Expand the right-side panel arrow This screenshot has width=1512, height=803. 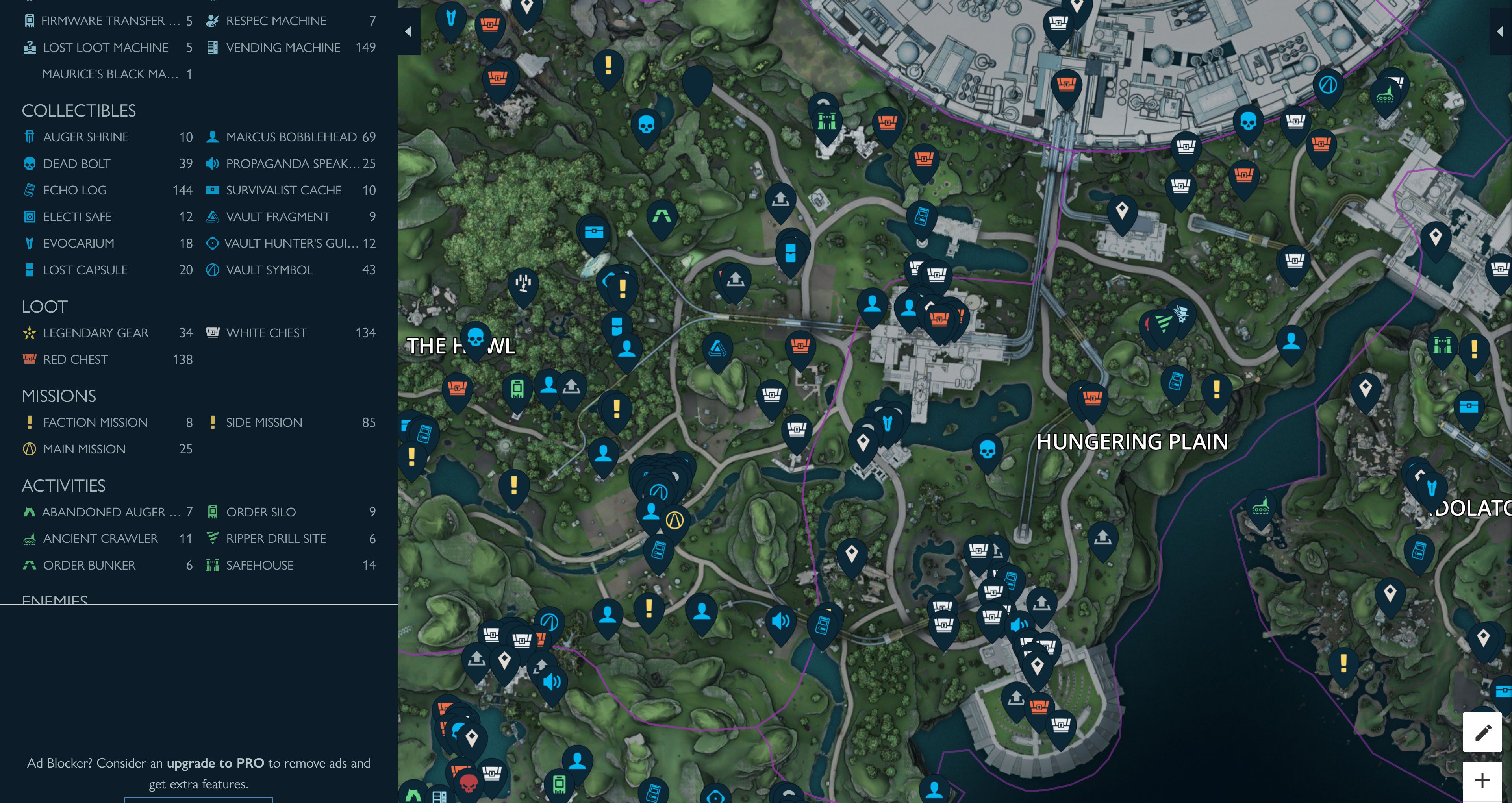point(1501,31)
